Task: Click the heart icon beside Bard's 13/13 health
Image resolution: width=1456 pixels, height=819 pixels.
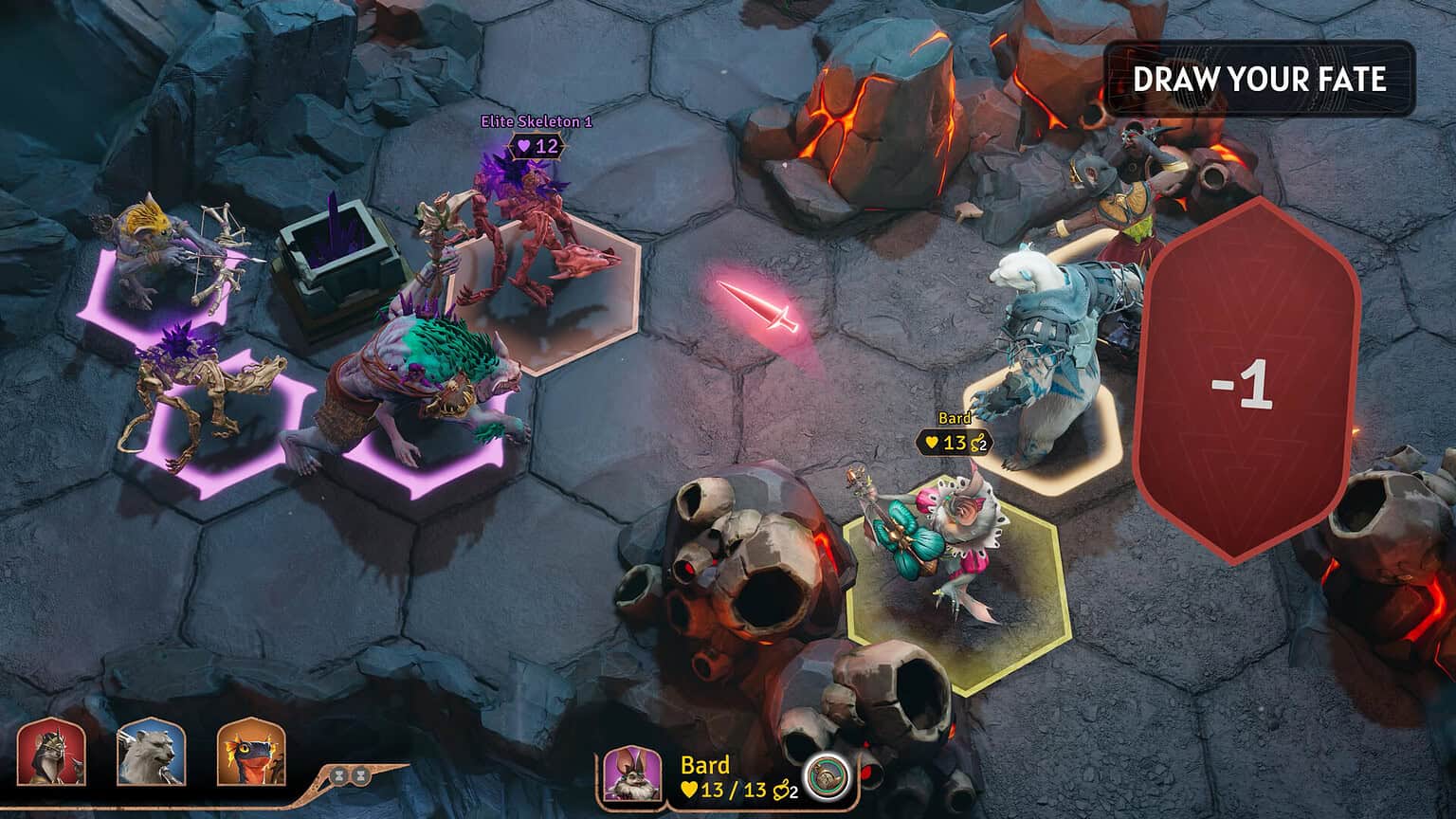Action: [689, 791]
